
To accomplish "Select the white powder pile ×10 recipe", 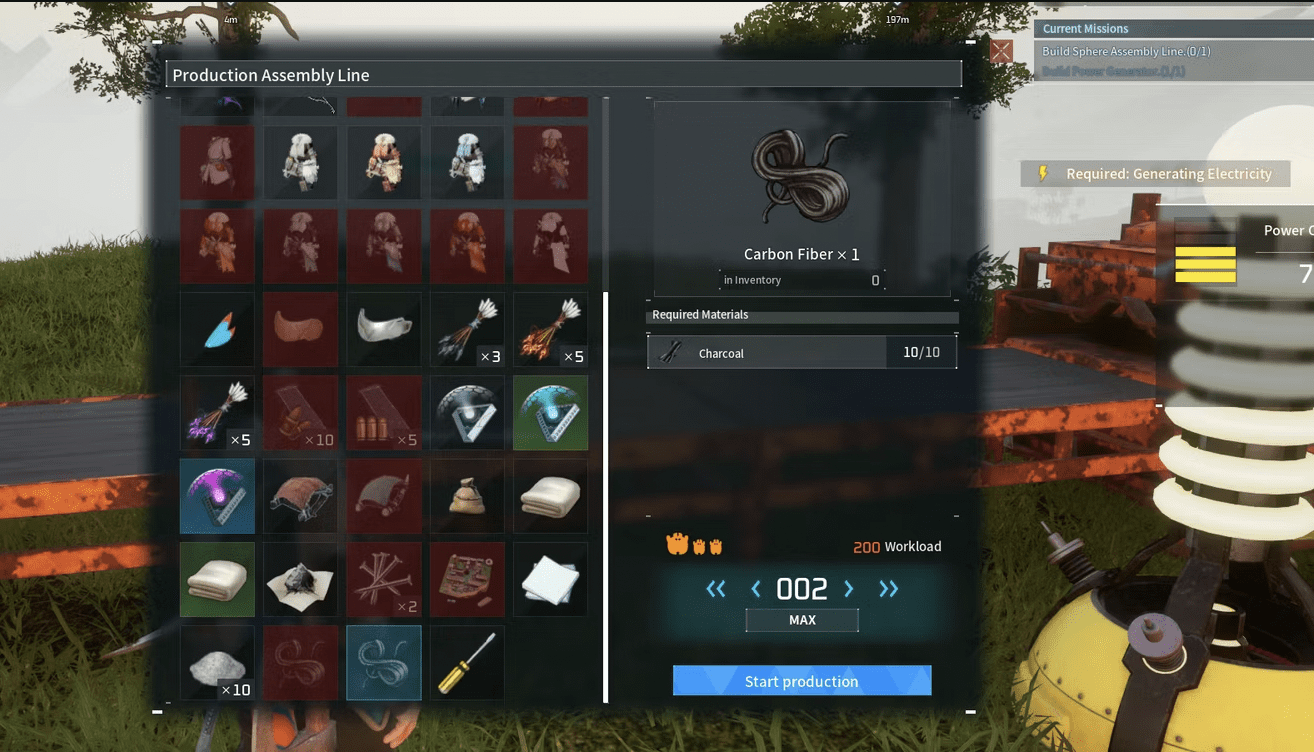I will (217, 663).
